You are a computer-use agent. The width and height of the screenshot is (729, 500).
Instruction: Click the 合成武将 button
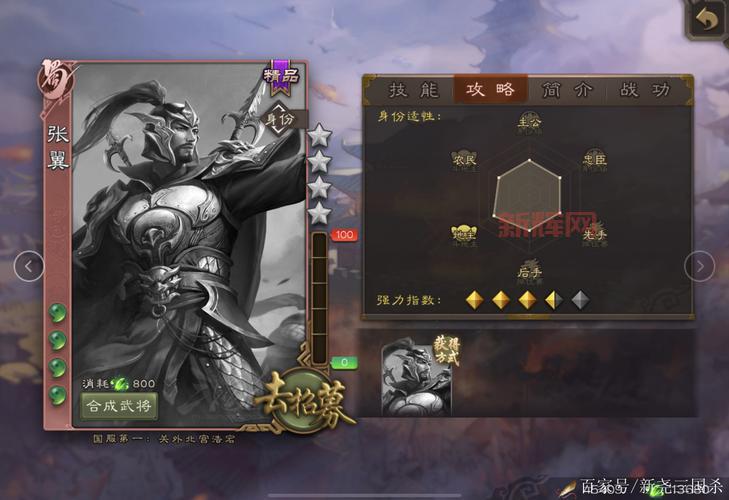pos(119,406)
